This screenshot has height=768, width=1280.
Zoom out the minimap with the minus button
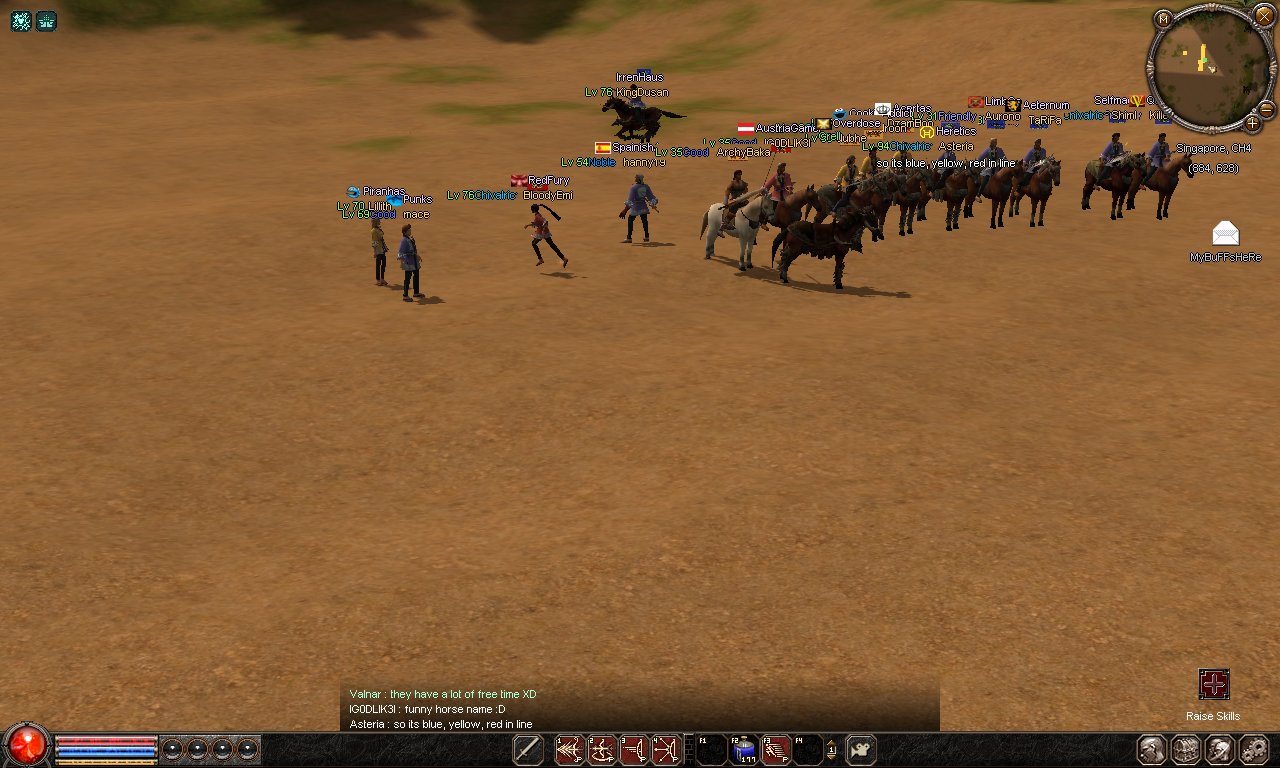(1266, 109)
